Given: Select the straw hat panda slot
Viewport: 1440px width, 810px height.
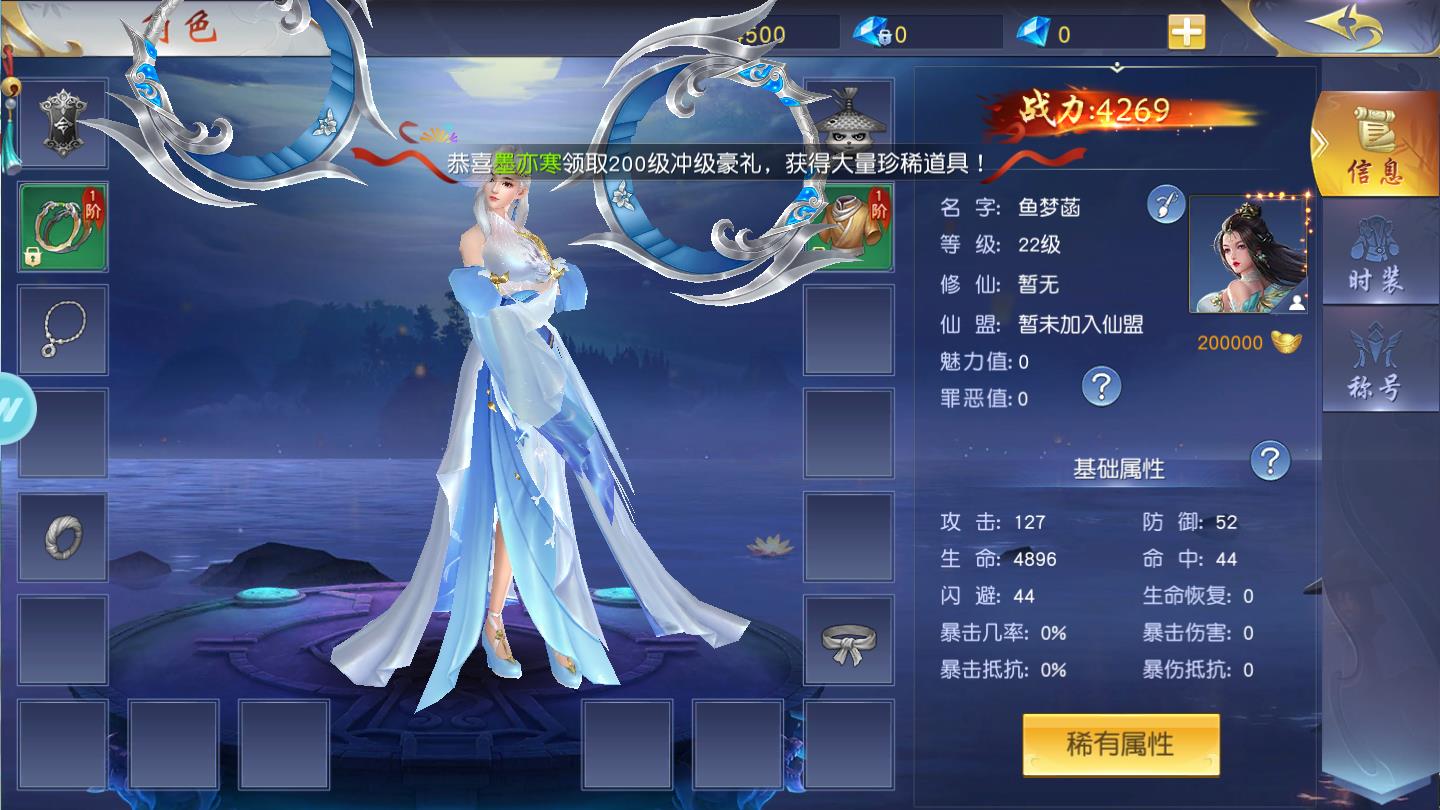Looking at the screenshot, I should 848,120.
